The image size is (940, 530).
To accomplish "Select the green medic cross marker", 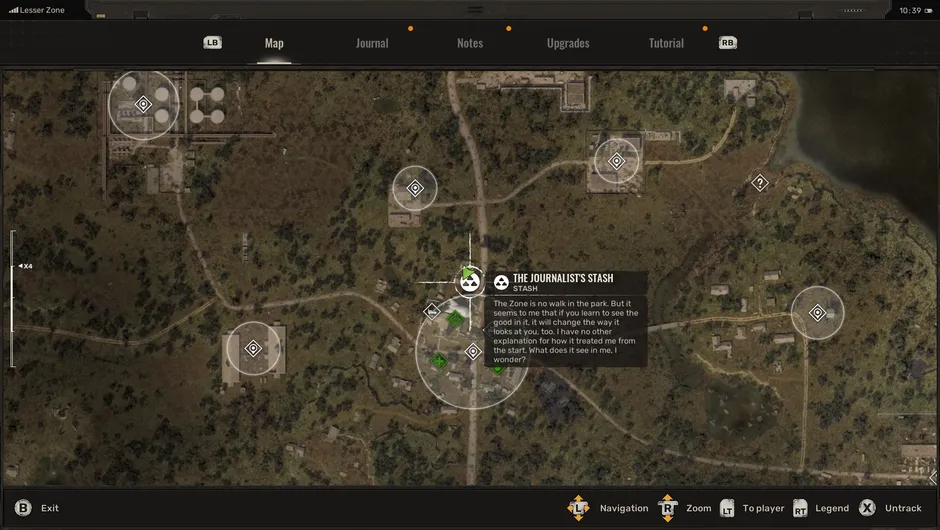I will 439,361.
